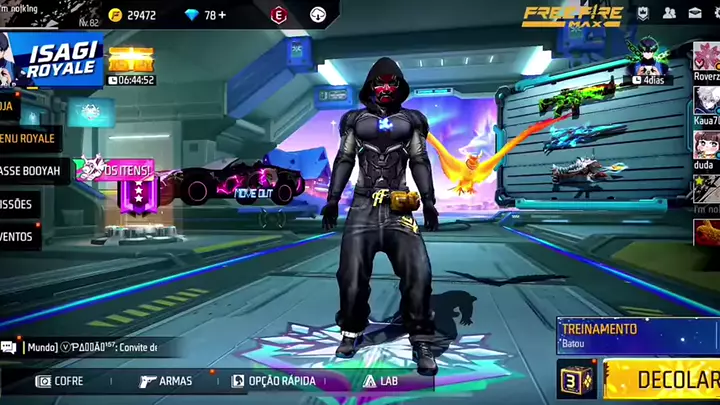Image resolution: width=720 pixels, height=405 pixels.
Task: Open the friends list icon
Action: point(669,14)
